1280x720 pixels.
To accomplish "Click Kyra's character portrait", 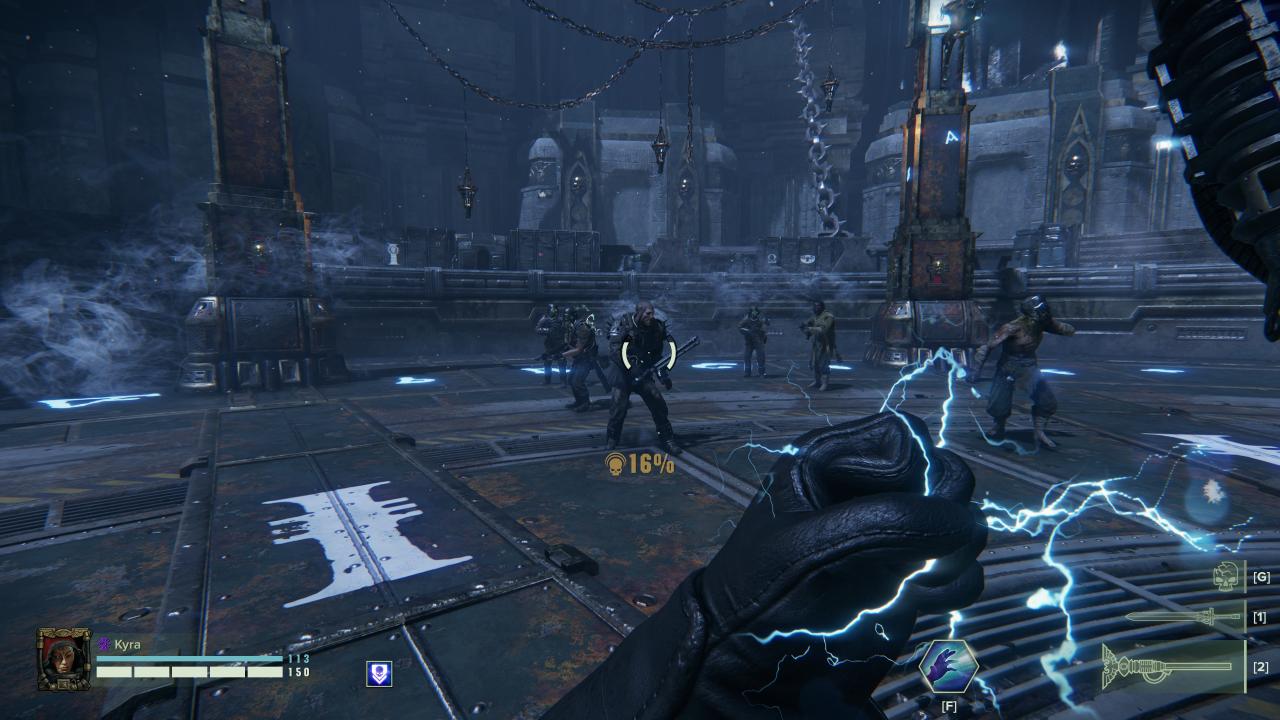I will coord(64,658).
